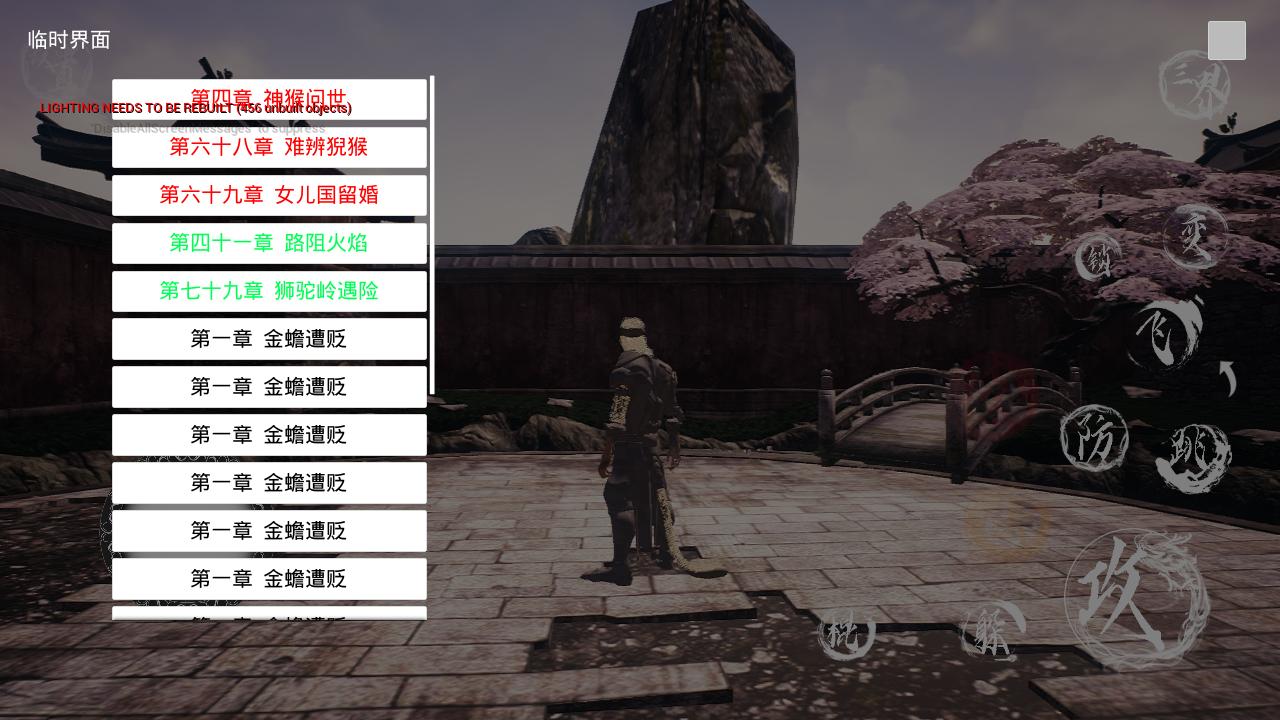Toggle the white square button top right
The height and width of the screenshot is (720, 1280).
[x=1226, y=41]
